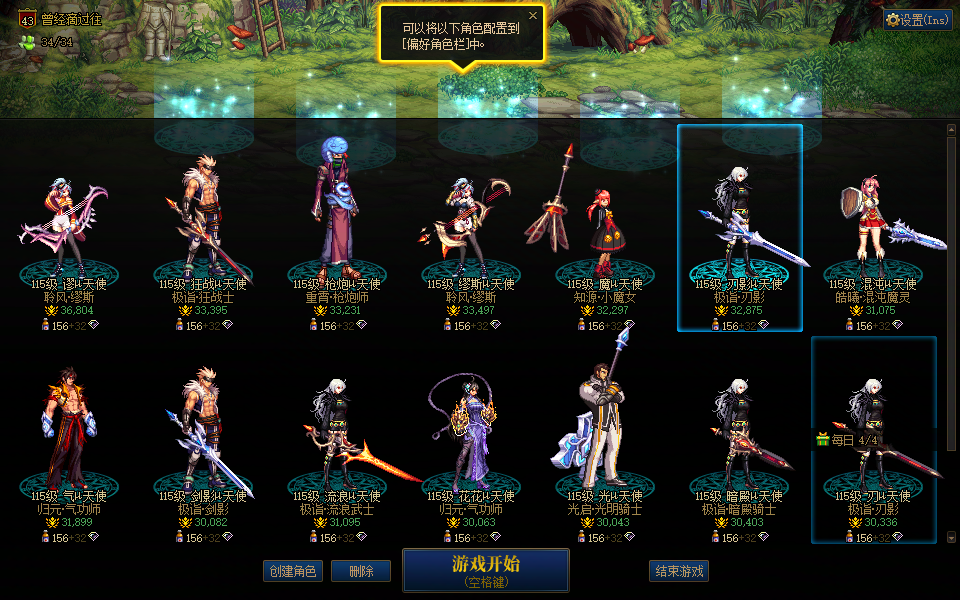Screen dimensions: 960x600
Task: Choose the 删除 button
Action: [x=360, y=571]
